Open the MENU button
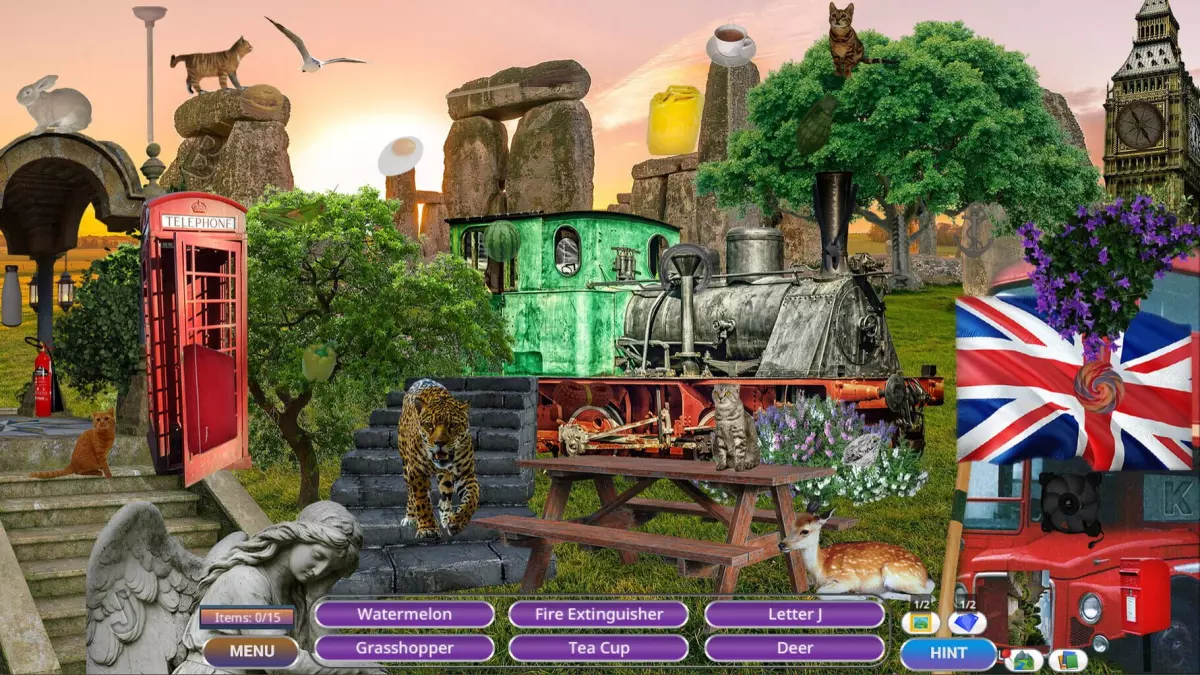1200x675 pixels. click(x=251, y=652)
